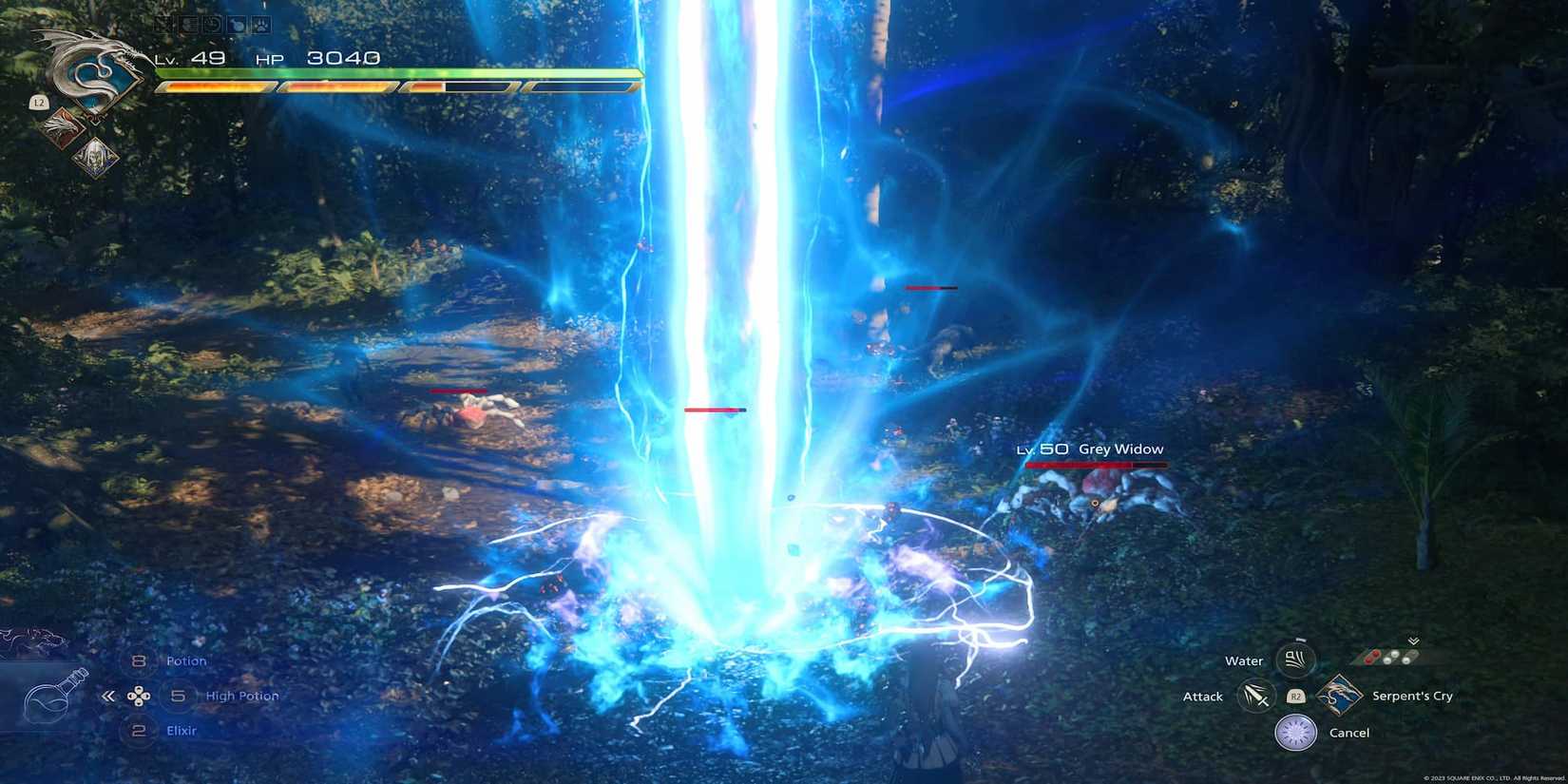This screenshot has height=784, width=1568.
Task: Click the d-pad icon beside High Potion
Action: tap(141, 696)
